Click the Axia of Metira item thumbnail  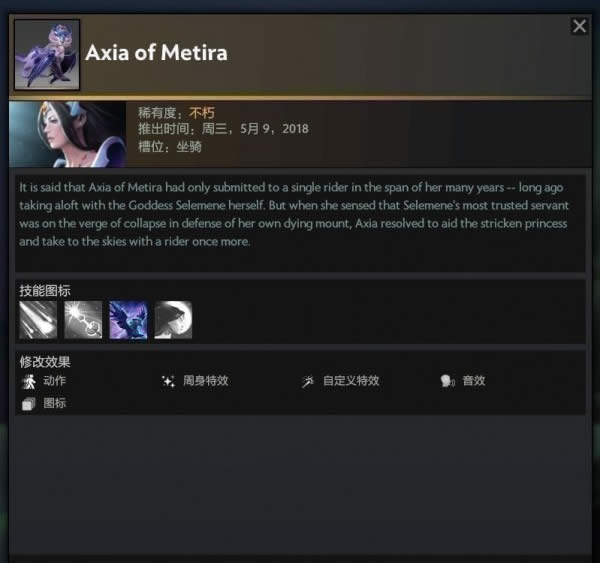(x=47, y=54)
